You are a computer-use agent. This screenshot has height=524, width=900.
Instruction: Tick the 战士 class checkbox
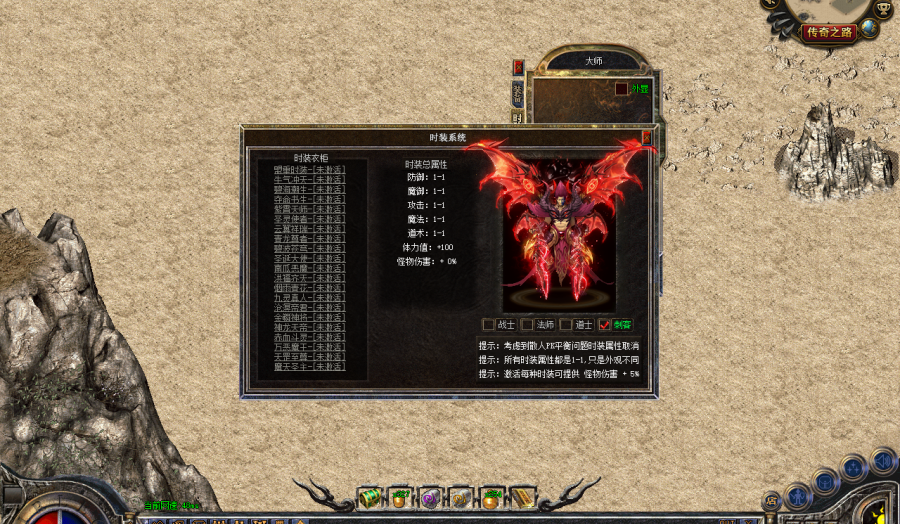(x=489, y=324)
